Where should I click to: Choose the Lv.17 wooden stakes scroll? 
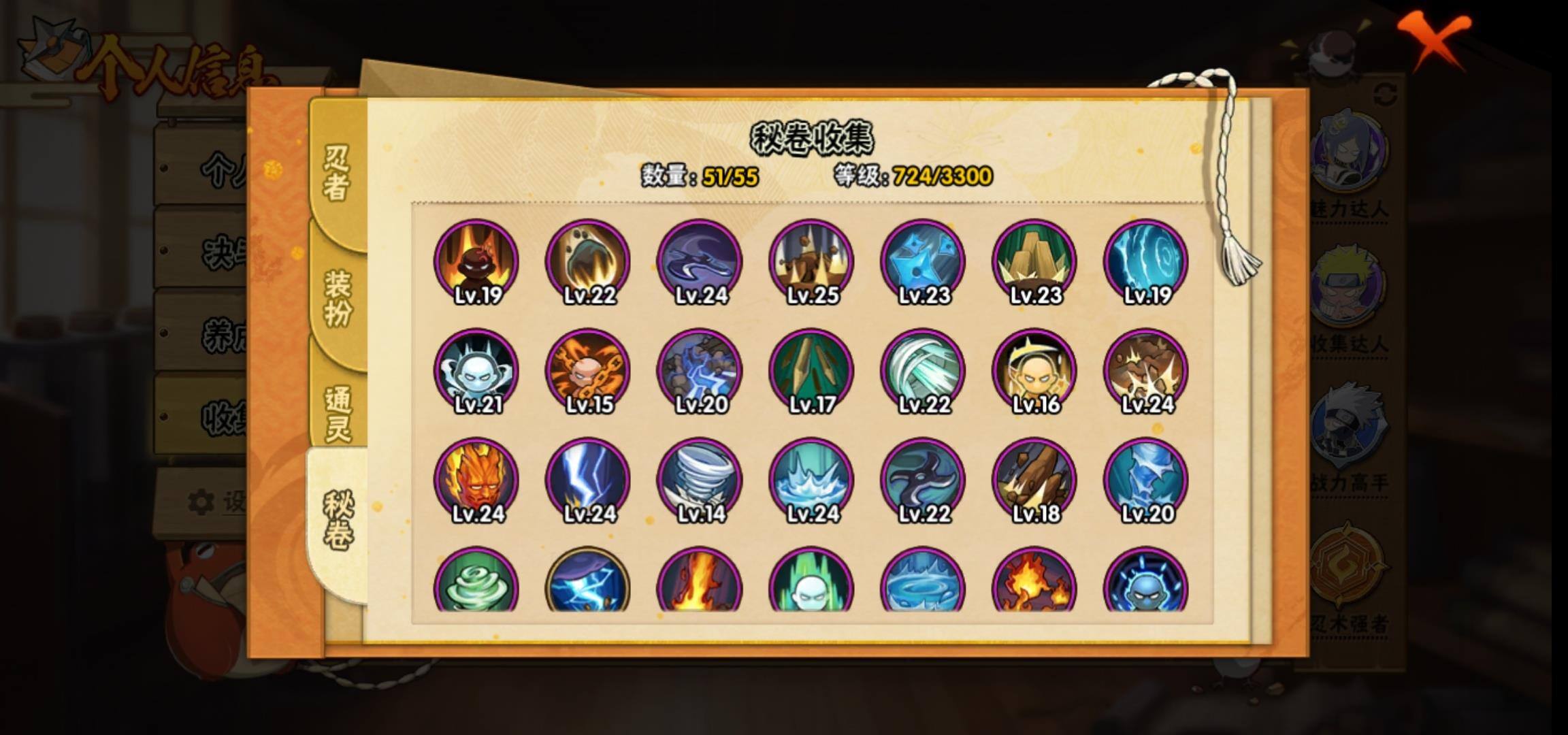point(811,371)
